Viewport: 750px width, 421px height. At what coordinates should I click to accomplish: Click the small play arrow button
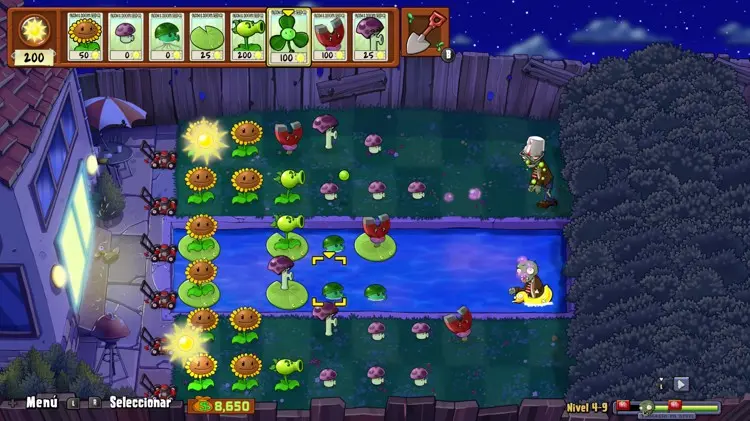point(681,383)
